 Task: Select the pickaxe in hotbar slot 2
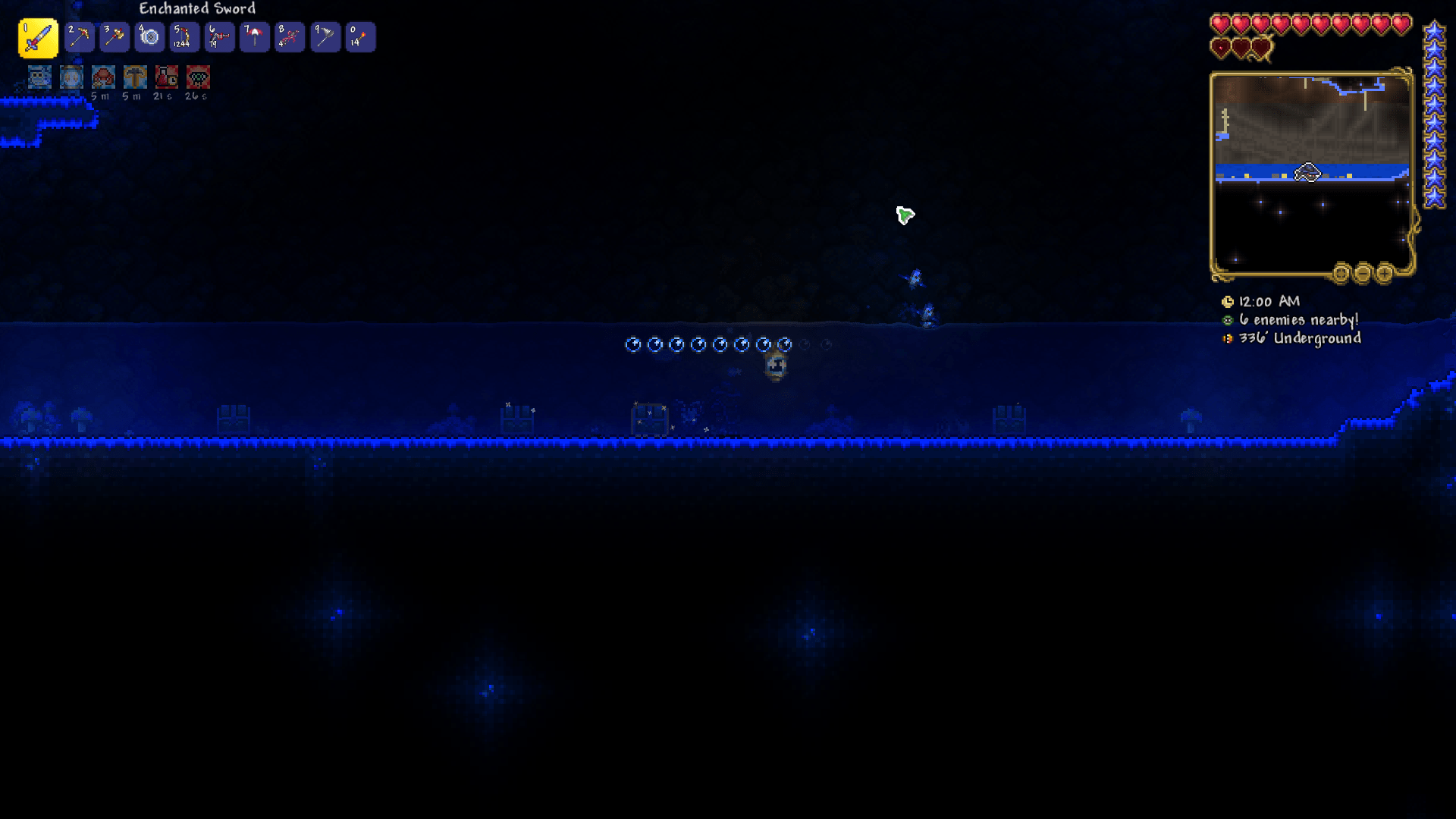click(x=79, y=36)
